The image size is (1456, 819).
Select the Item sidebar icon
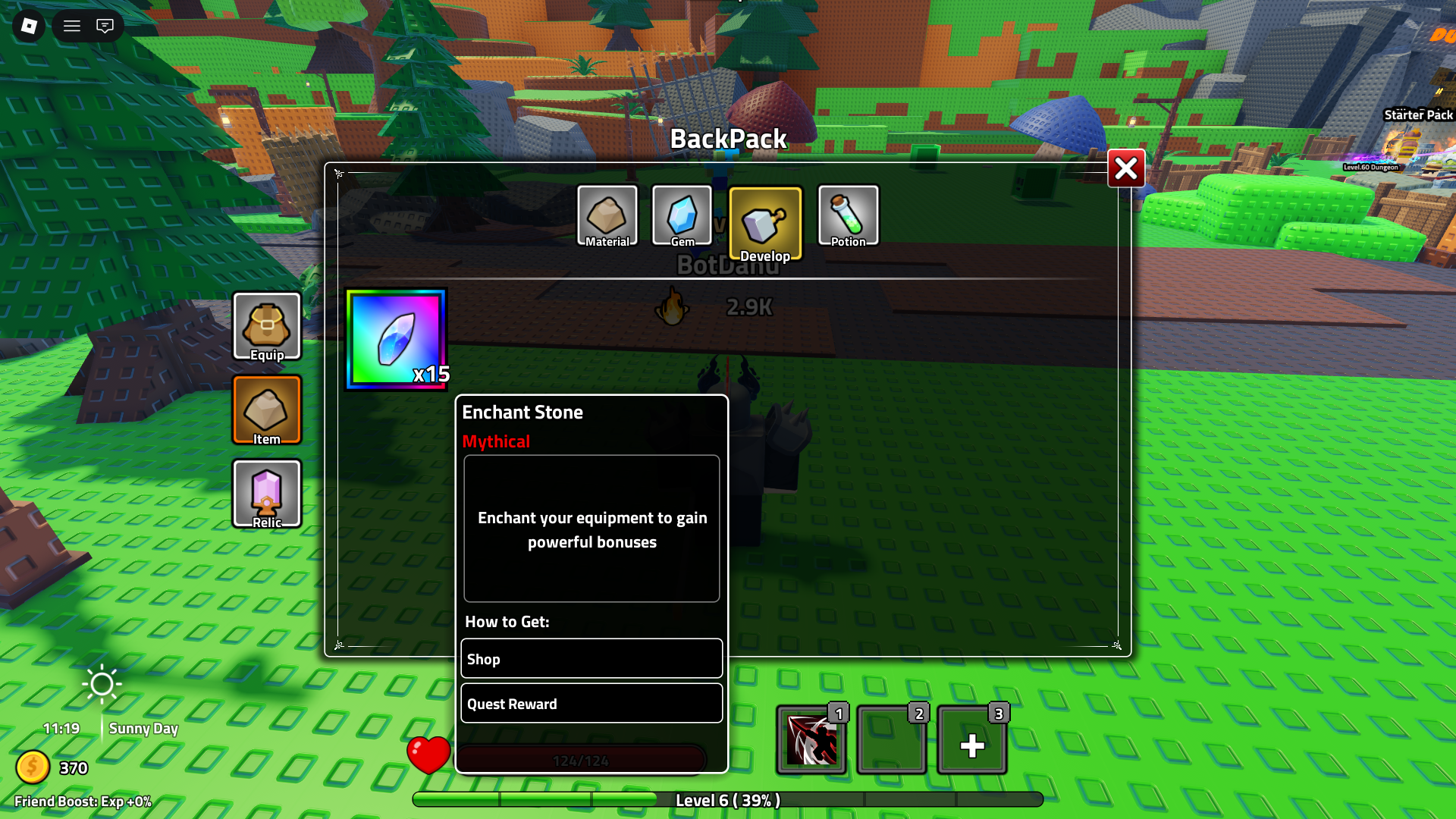coord(267,410)
